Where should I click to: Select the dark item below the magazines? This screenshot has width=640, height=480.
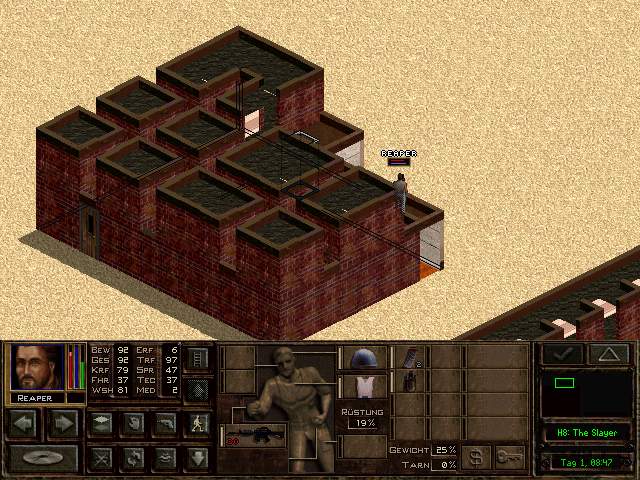(409, 382)
